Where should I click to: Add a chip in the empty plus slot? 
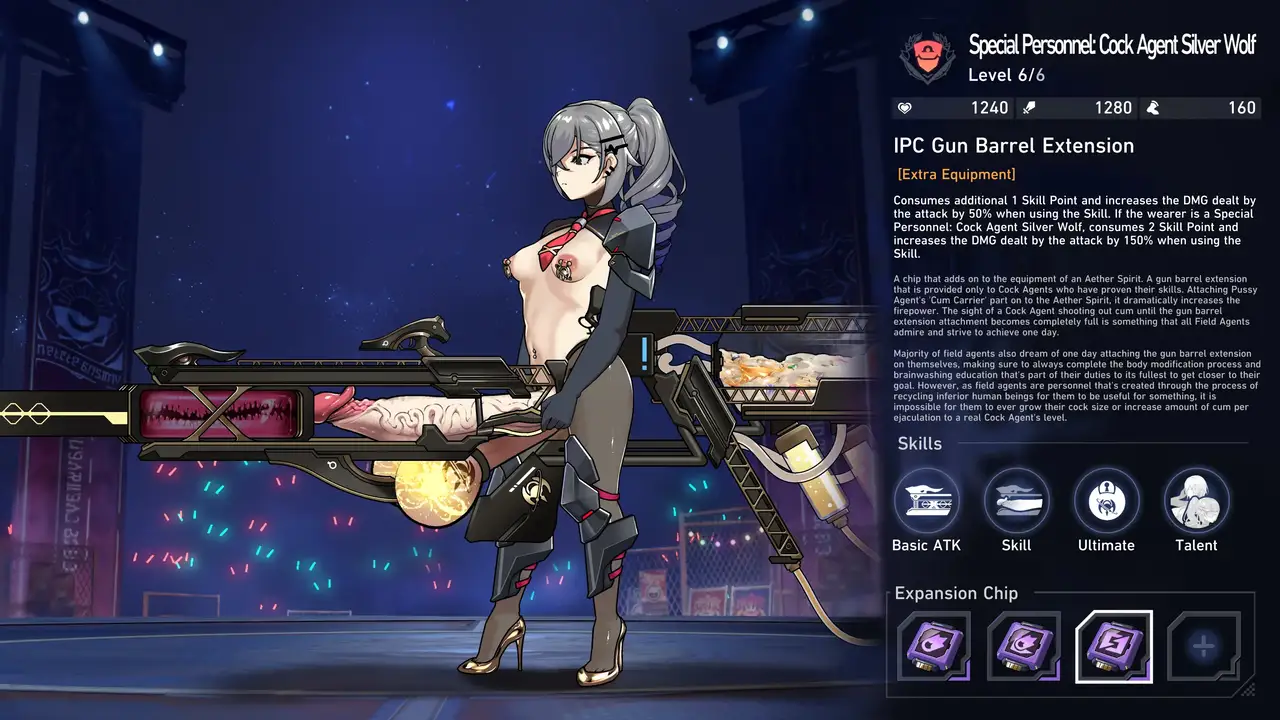(x=1203, y=646)
